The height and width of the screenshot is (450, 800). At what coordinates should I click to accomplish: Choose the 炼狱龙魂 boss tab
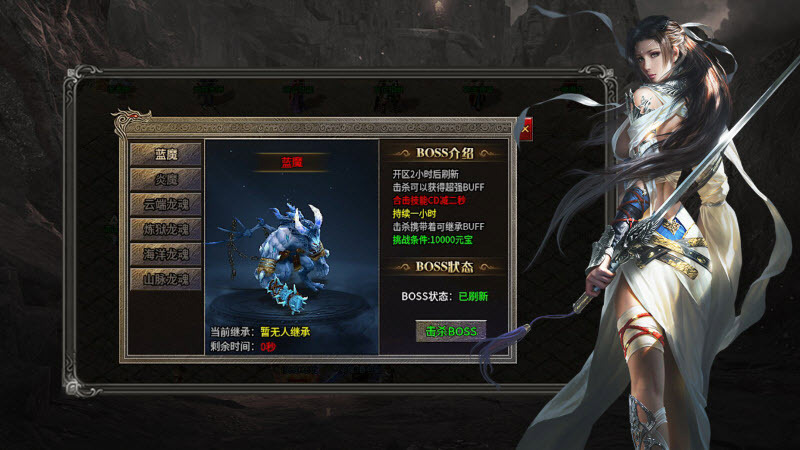[165, 229]
